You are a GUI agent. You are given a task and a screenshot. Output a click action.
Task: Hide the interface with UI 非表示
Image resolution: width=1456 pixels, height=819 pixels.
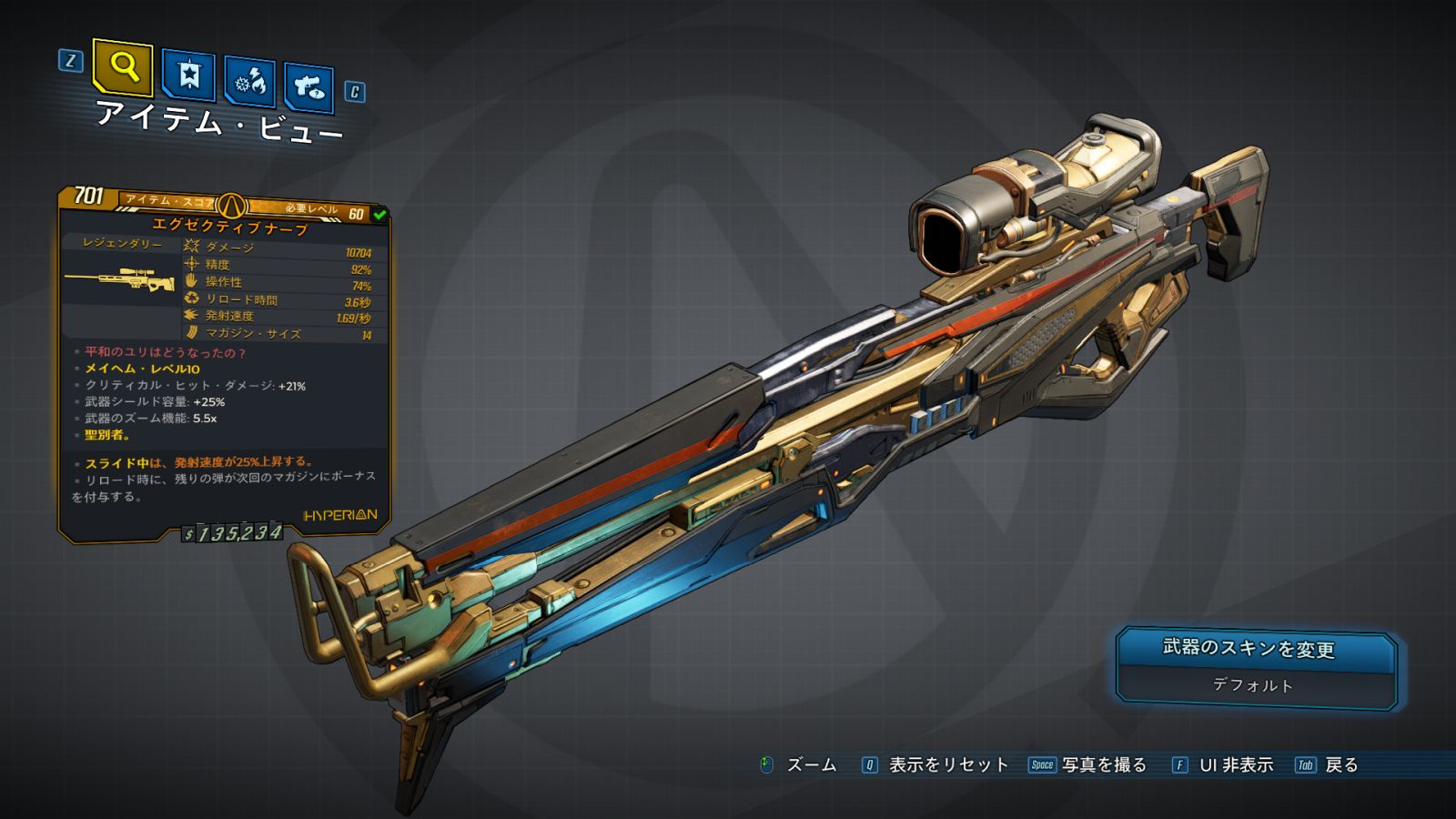pyautogui.click(x=1235, y=765)
